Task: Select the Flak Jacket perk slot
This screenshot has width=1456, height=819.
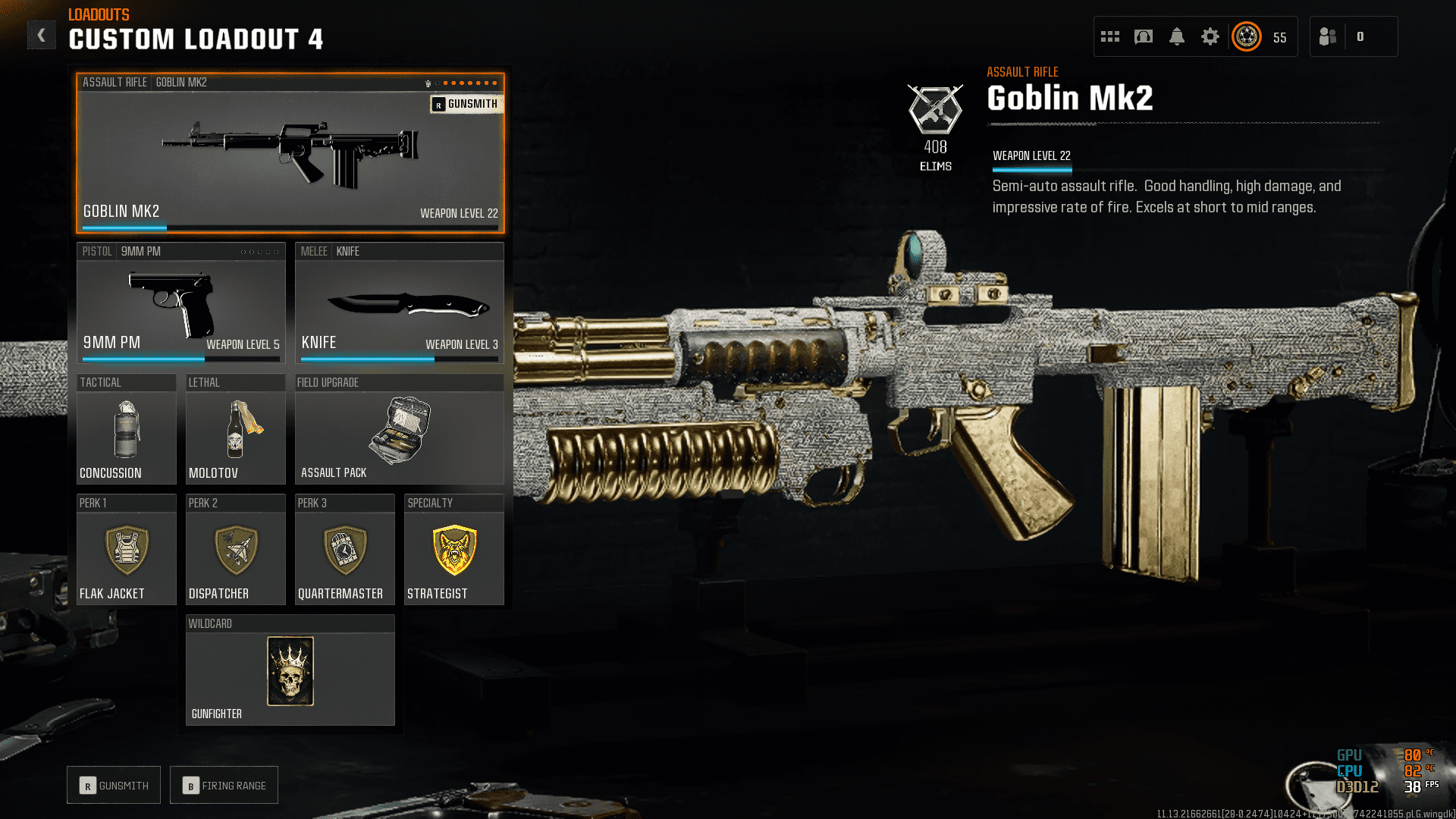Action: 127,551
